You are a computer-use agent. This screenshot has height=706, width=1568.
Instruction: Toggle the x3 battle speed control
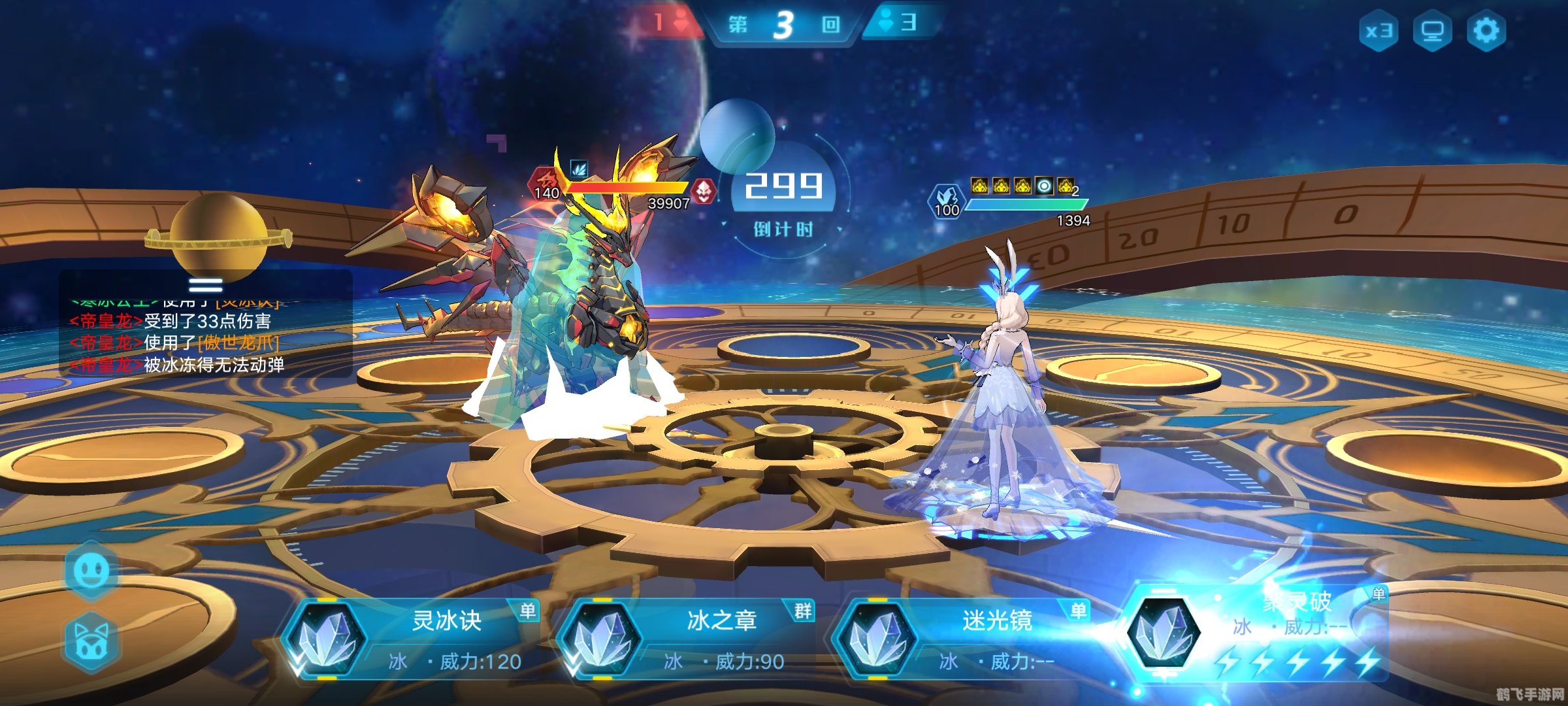(x=1380, y=31)
